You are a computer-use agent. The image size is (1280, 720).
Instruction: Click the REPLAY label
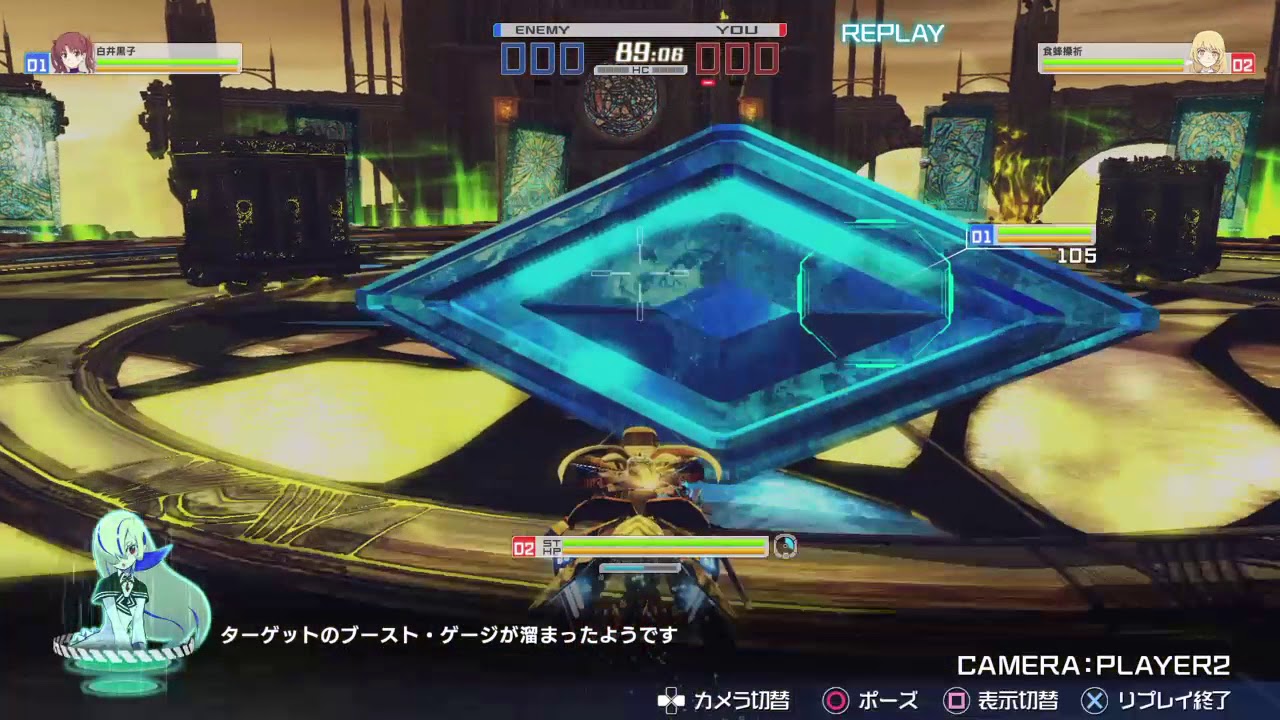click(891, 33)
